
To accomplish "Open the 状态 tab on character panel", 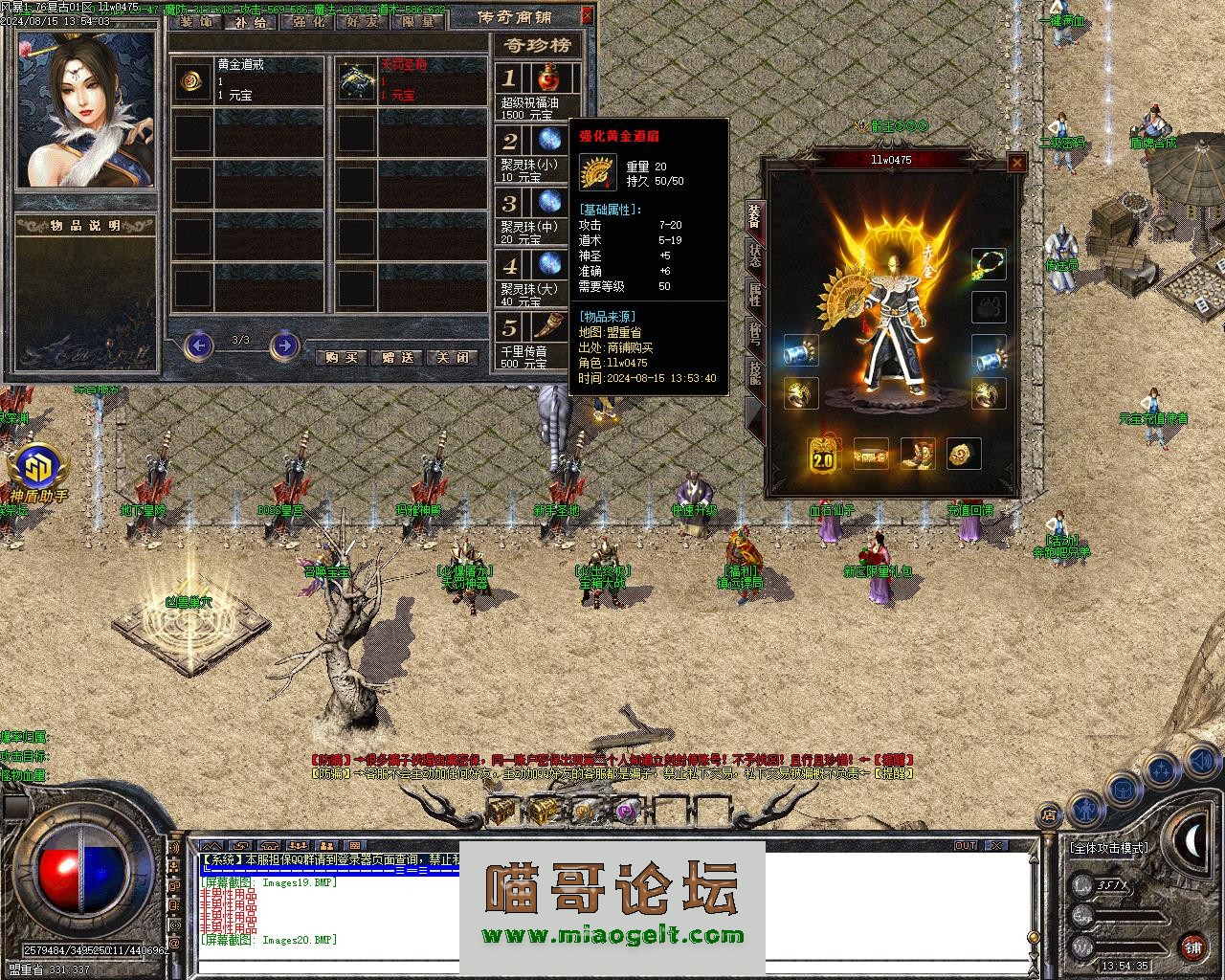I will tap(754, 256).
